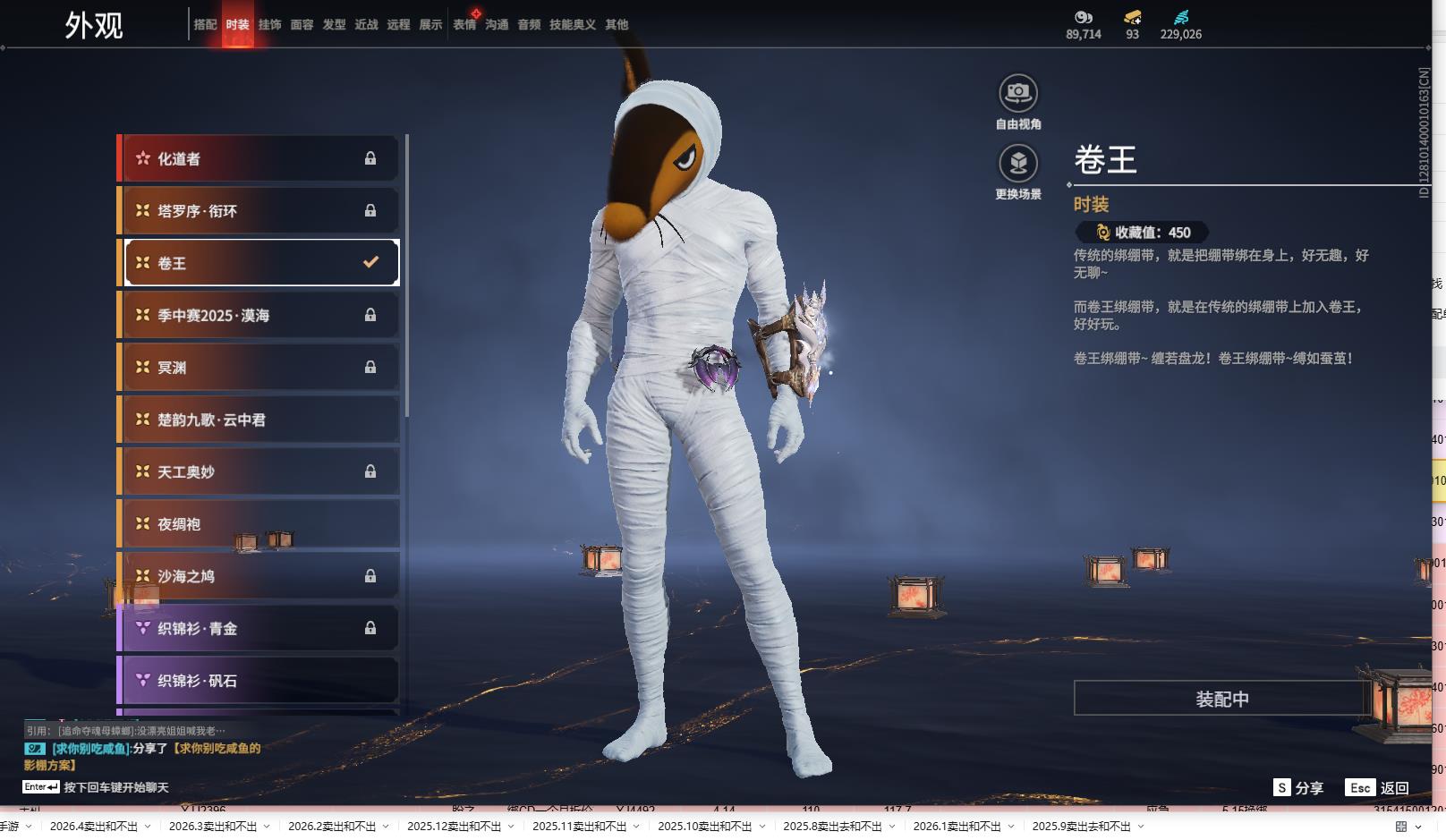The image size is (1446, 840).
Task: Open the 2026.4卖出和不出 spreadsheet tab
Action: coord(94,827)
